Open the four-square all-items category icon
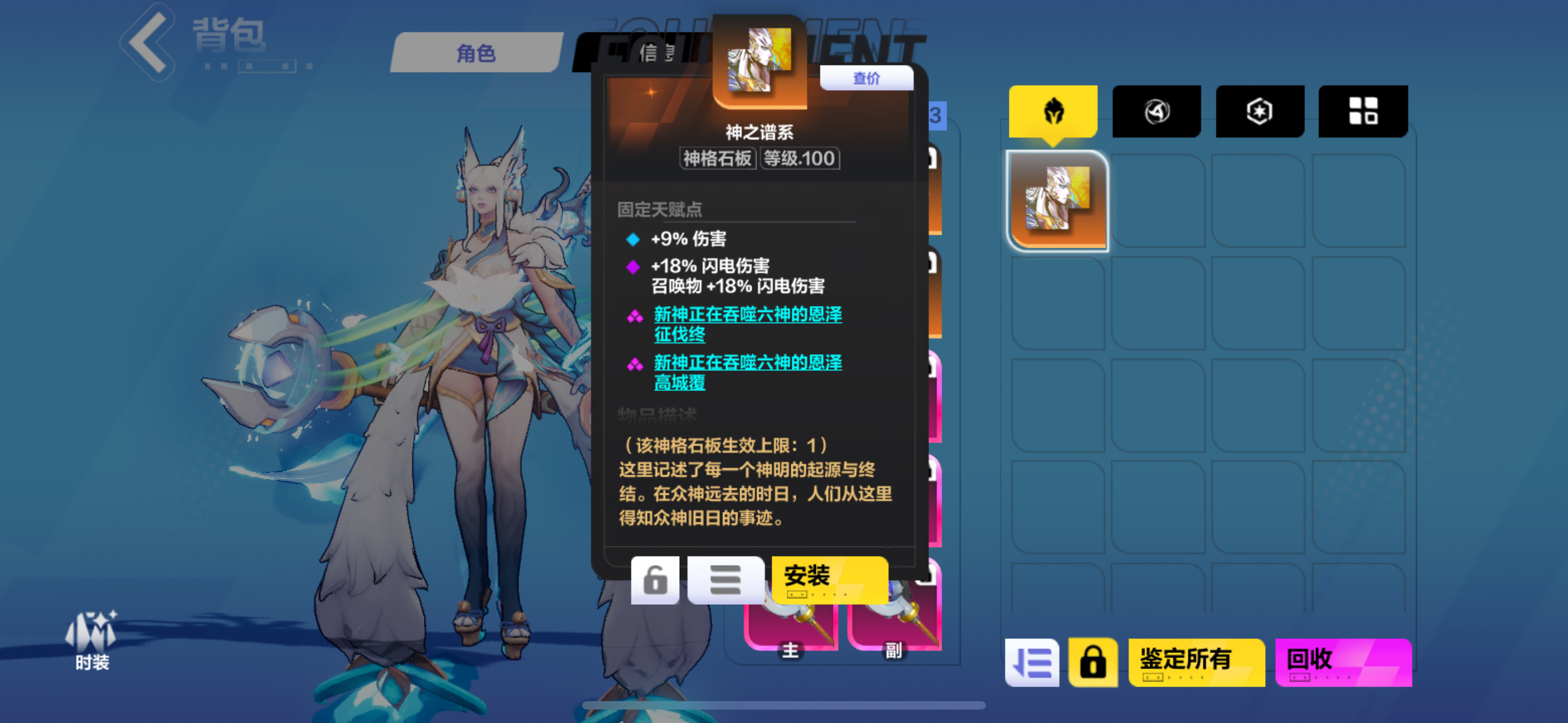This screenshot has width=1568, height=723. point(1363,111)
